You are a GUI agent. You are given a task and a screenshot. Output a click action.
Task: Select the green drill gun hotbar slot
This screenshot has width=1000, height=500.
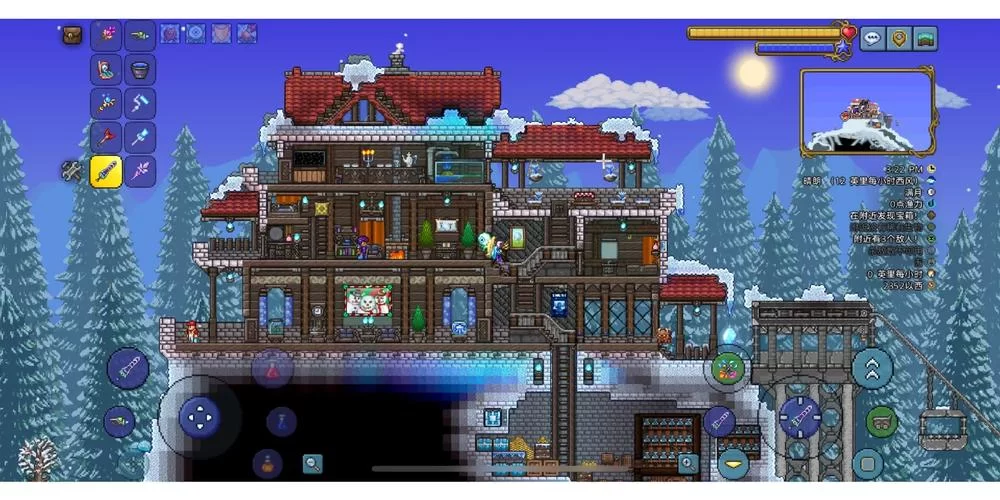(140, 35)
